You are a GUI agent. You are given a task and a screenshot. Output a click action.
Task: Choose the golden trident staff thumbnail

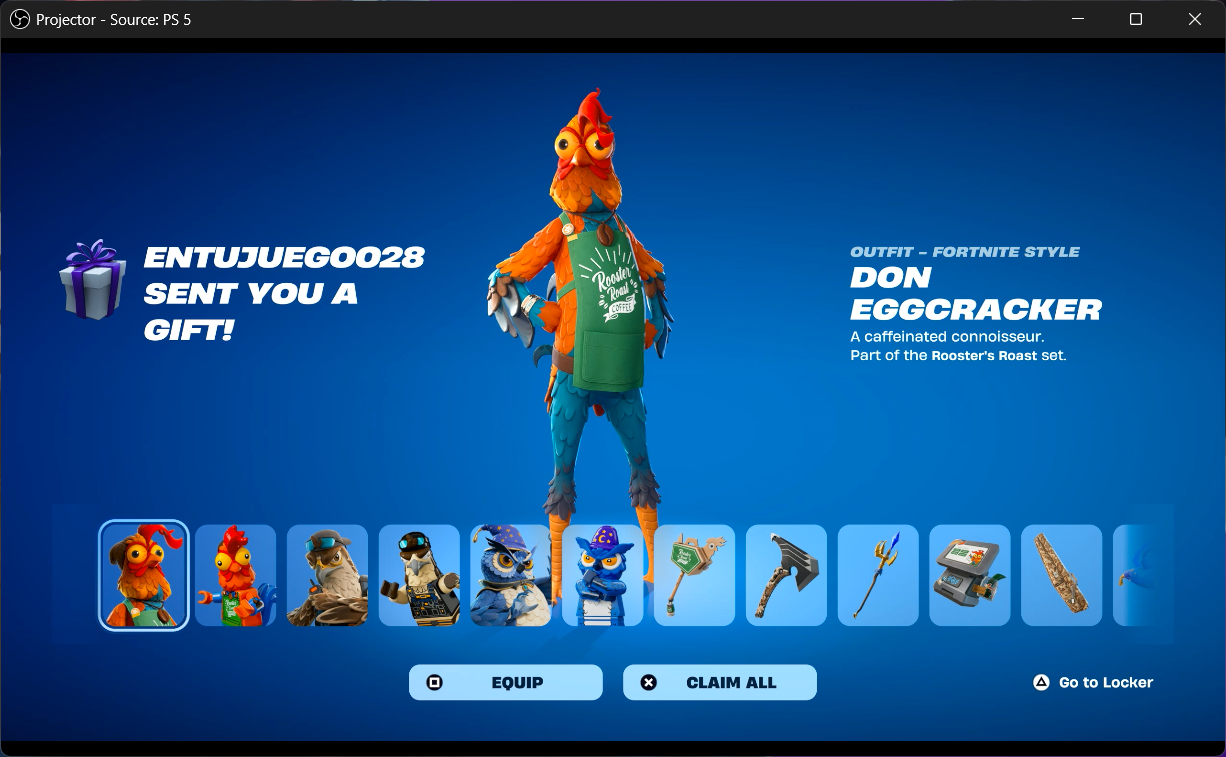pos(878,576)
